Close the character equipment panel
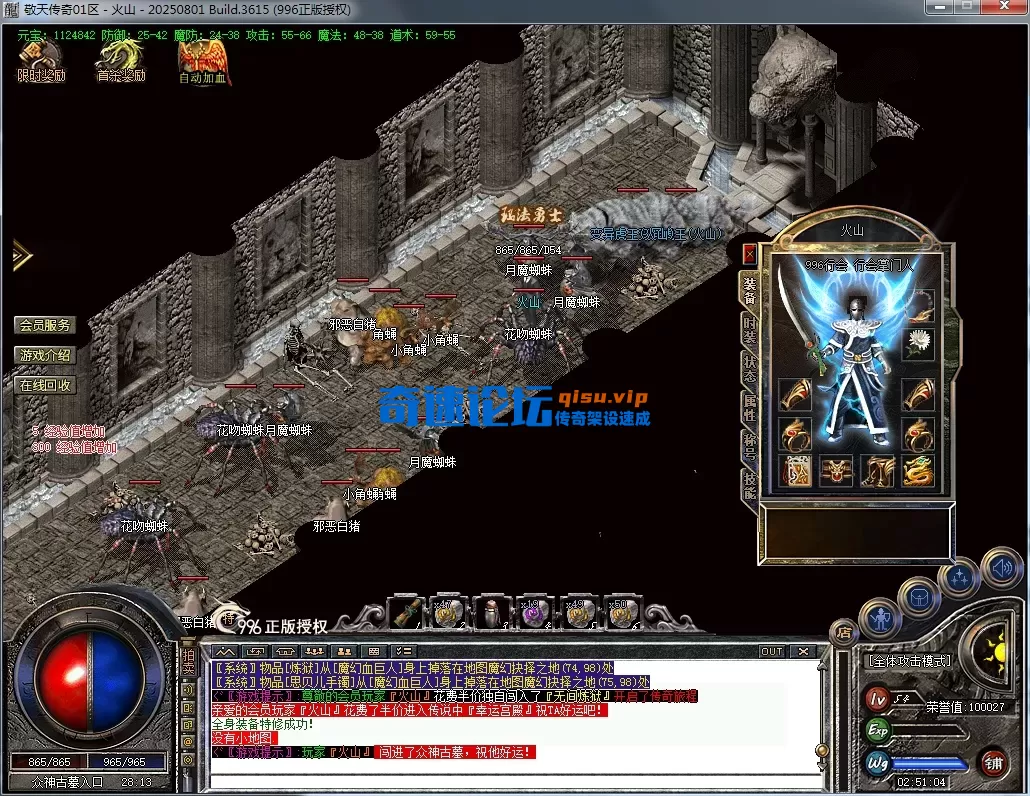This screenshot has height=796, width=1030. pyautogui.click(x=749, y=255)
